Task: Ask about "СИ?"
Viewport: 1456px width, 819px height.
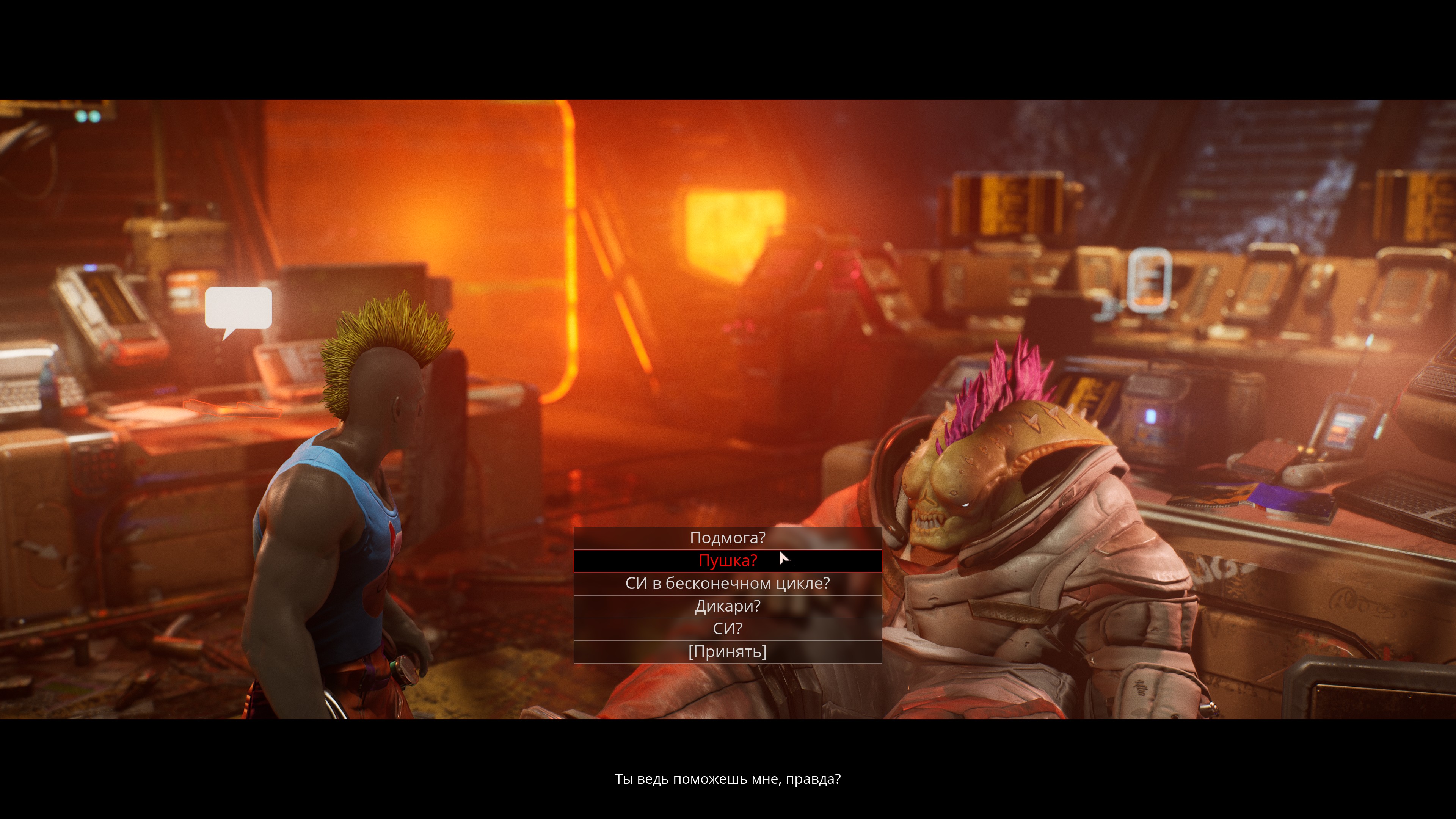Action: 728,629
